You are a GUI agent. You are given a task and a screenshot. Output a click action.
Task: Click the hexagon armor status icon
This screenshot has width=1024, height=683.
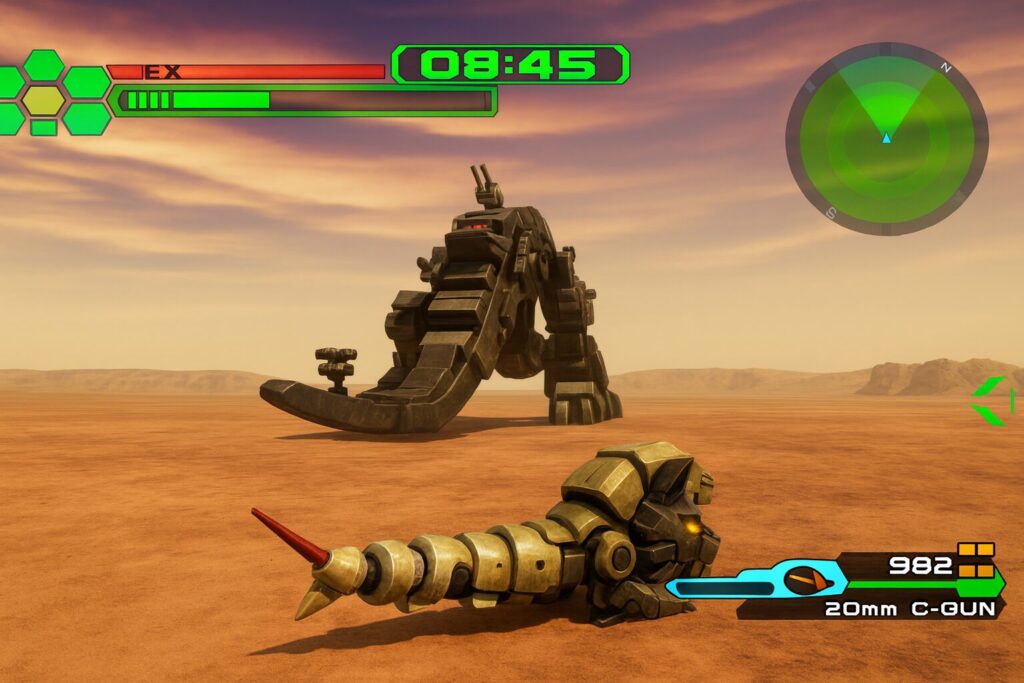coord(45,98)
